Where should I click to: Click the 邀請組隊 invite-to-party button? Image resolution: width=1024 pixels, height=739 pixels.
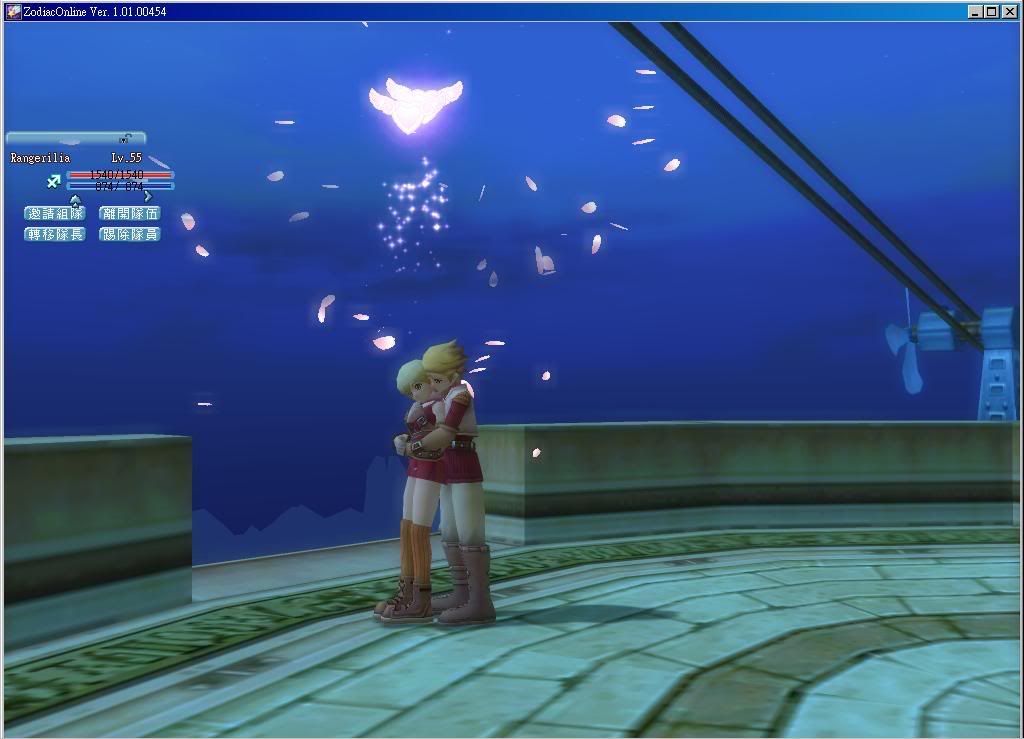pyautogui.click(x=55, y=213)
